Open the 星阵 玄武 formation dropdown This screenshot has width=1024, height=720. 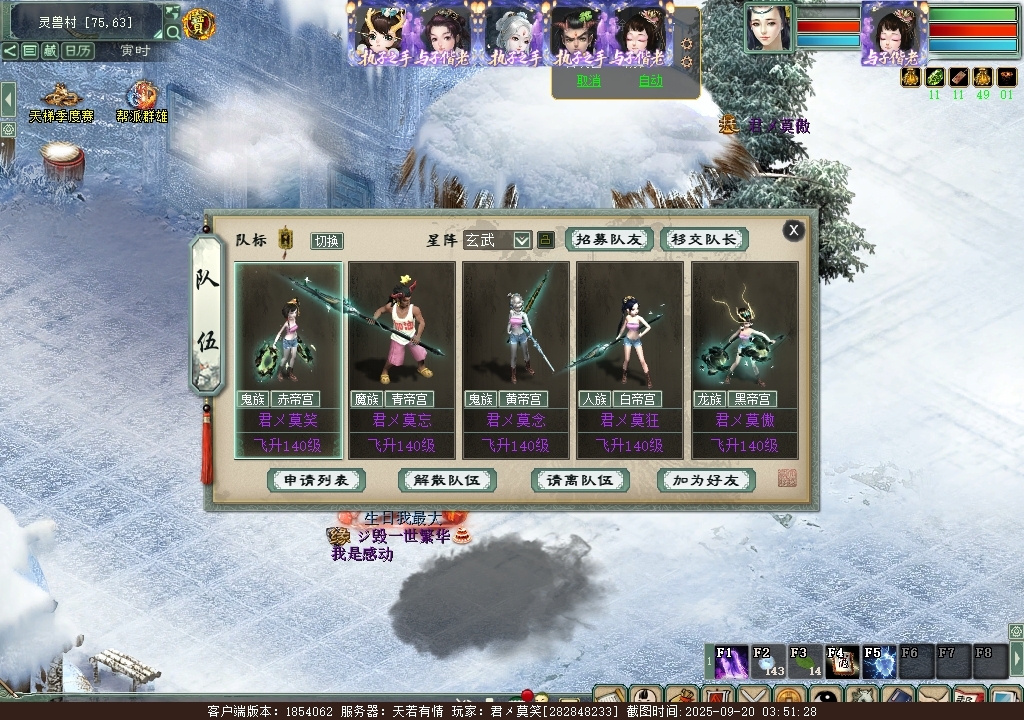click(522, 240)
